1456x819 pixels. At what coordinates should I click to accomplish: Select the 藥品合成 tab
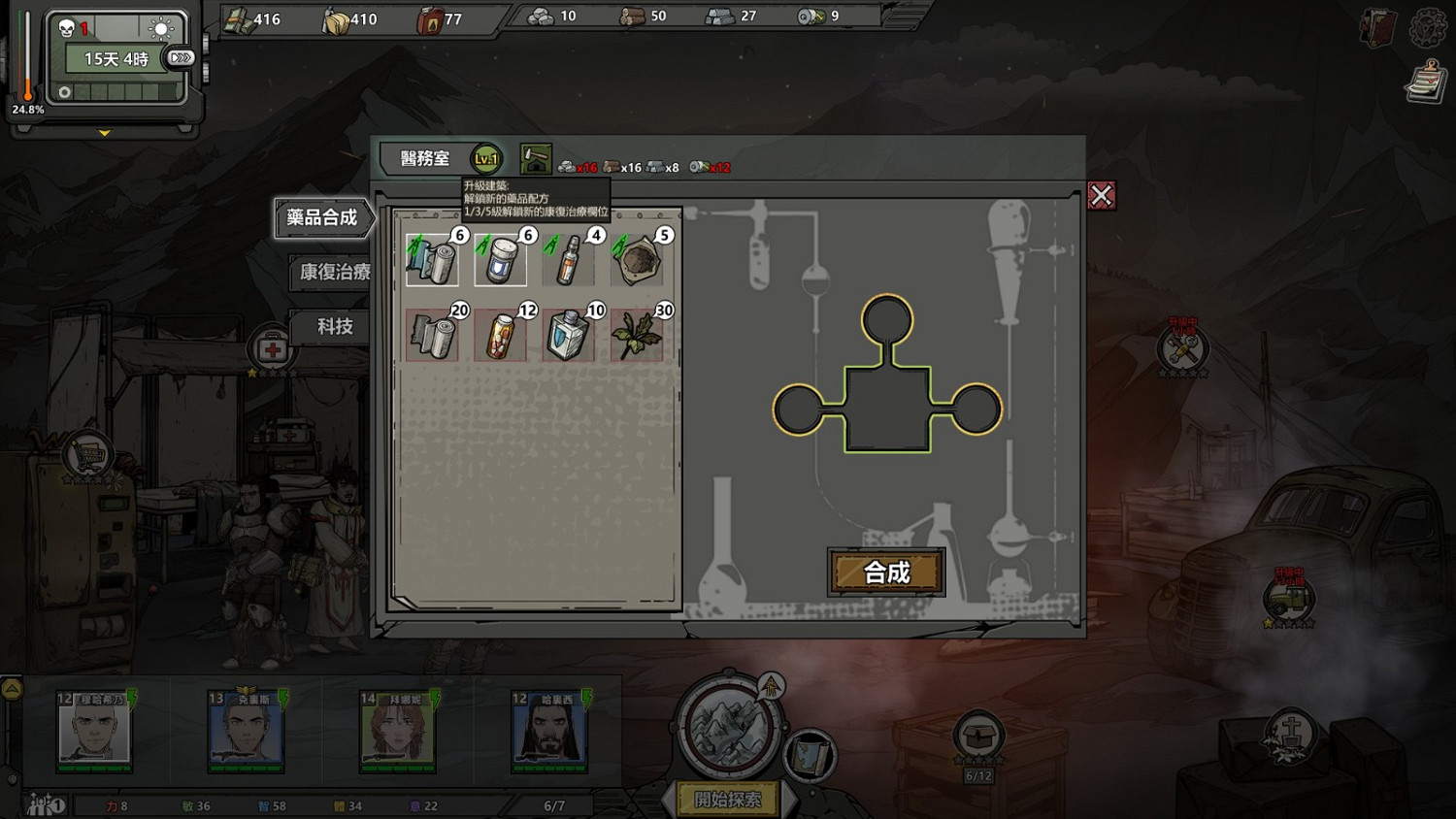pos(323,218)
